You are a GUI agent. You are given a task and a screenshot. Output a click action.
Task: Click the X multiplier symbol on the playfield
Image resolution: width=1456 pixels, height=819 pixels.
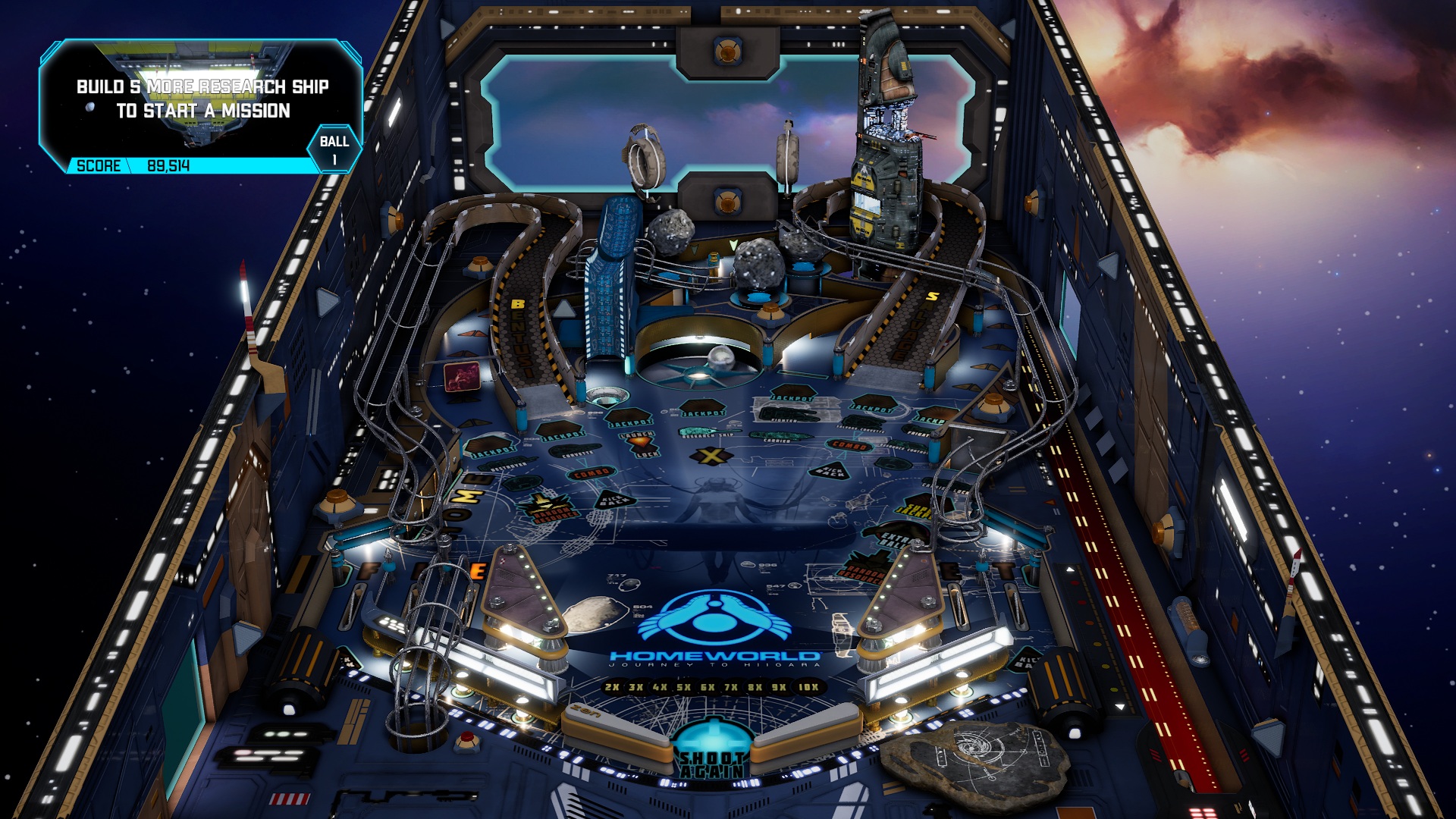(x=710, y=454)
